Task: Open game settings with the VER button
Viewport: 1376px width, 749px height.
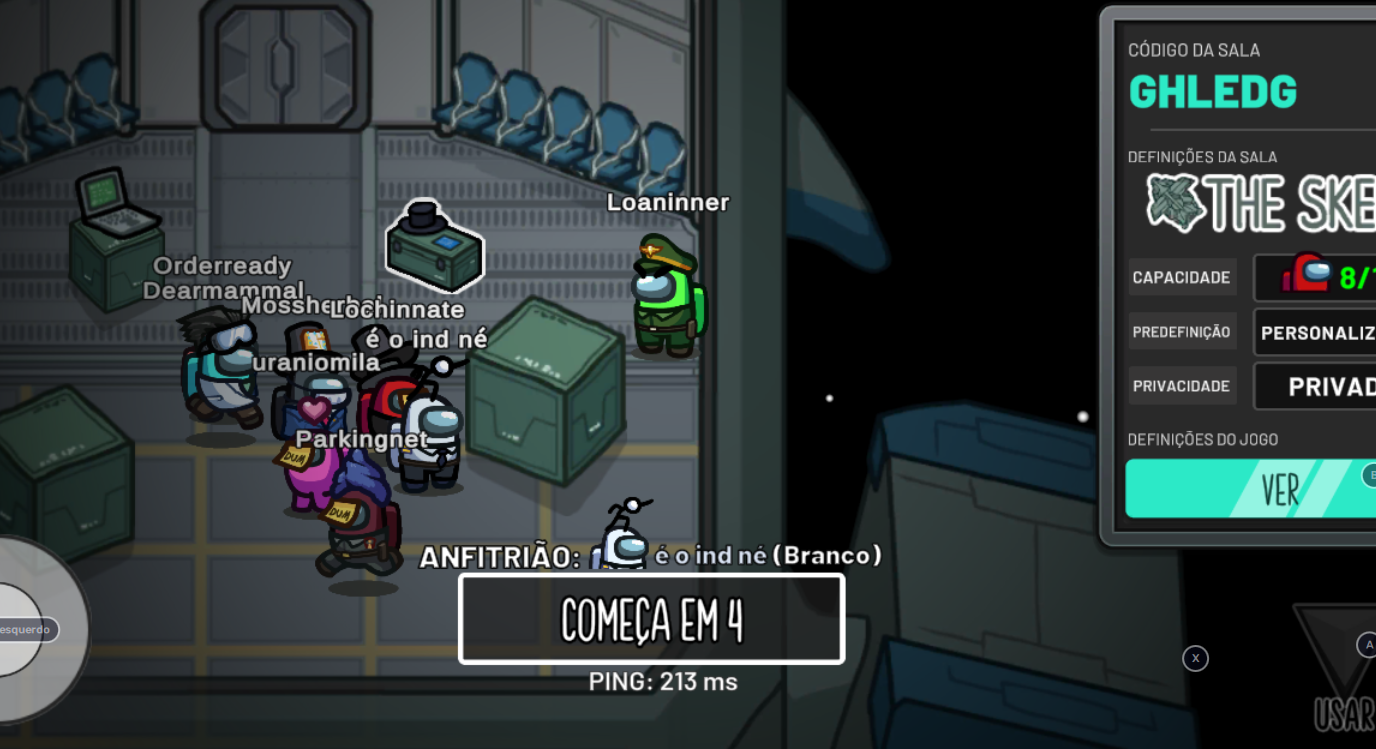Action: [x=1260, y=489]
